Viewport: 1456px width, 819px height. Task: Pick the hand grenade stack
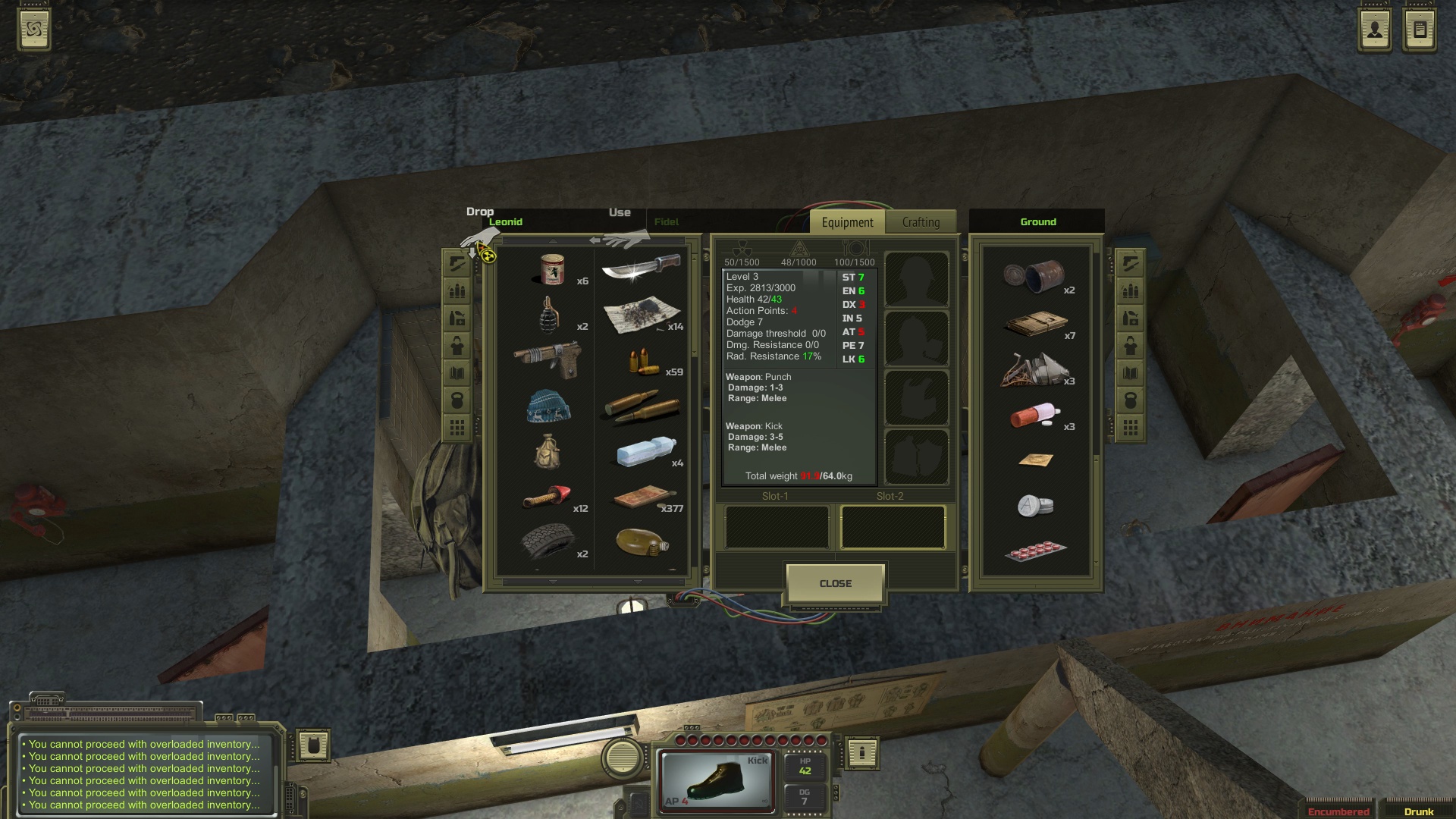tap(548, 314)
